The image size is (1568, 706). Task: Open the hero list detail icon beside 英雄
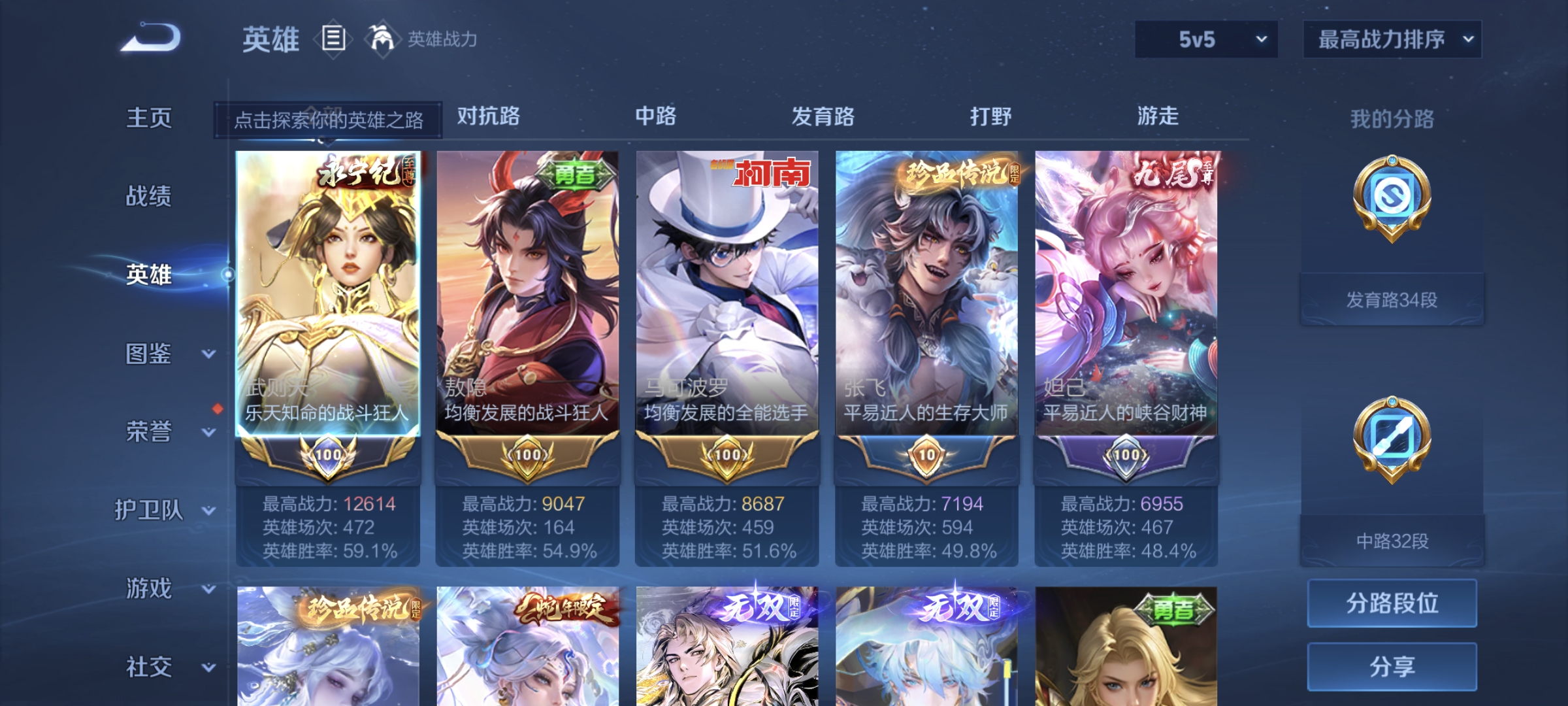pos(332,40)
